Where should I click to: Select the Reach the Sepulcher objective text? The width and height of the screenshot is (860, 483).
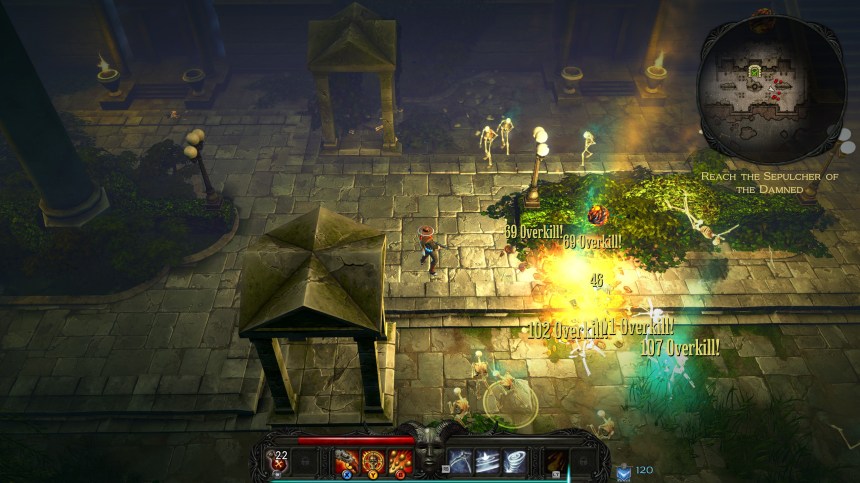pos(769,182)
